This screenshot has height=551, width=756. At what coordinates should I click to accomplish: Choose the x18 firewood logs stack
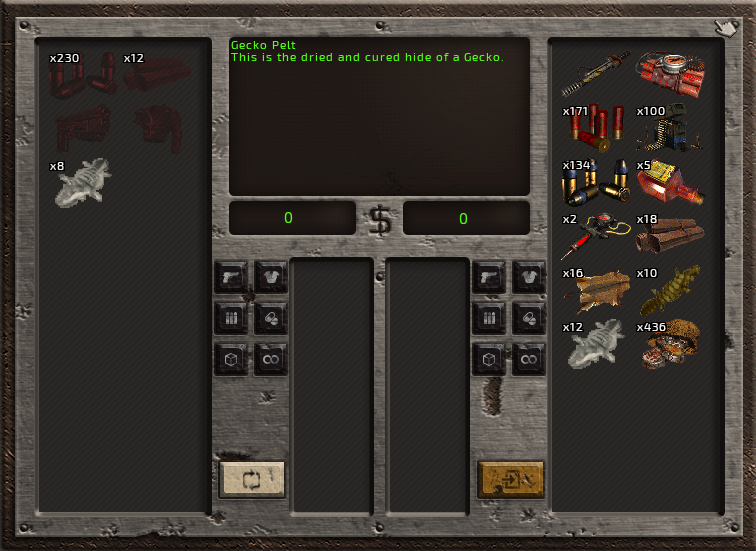point(671,235)
